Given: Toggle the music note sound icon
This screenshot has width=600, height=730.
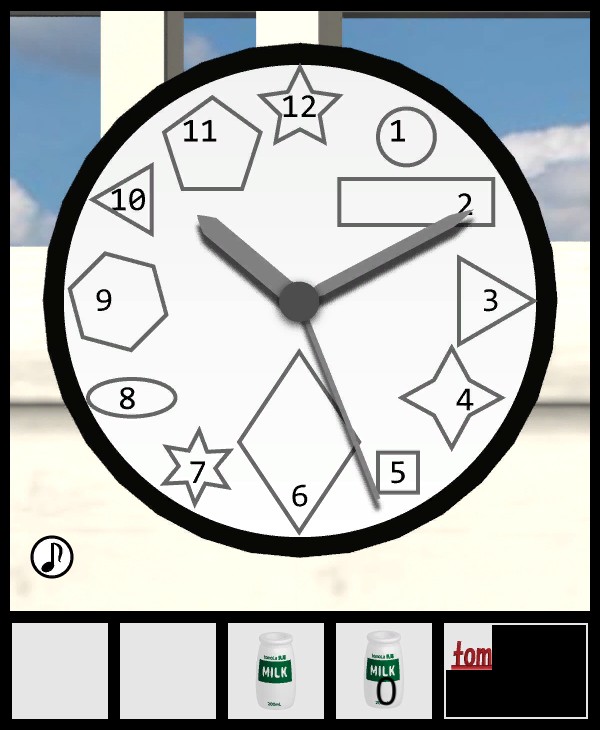Looking at the screenshot, I should click(x=52, y=557).
